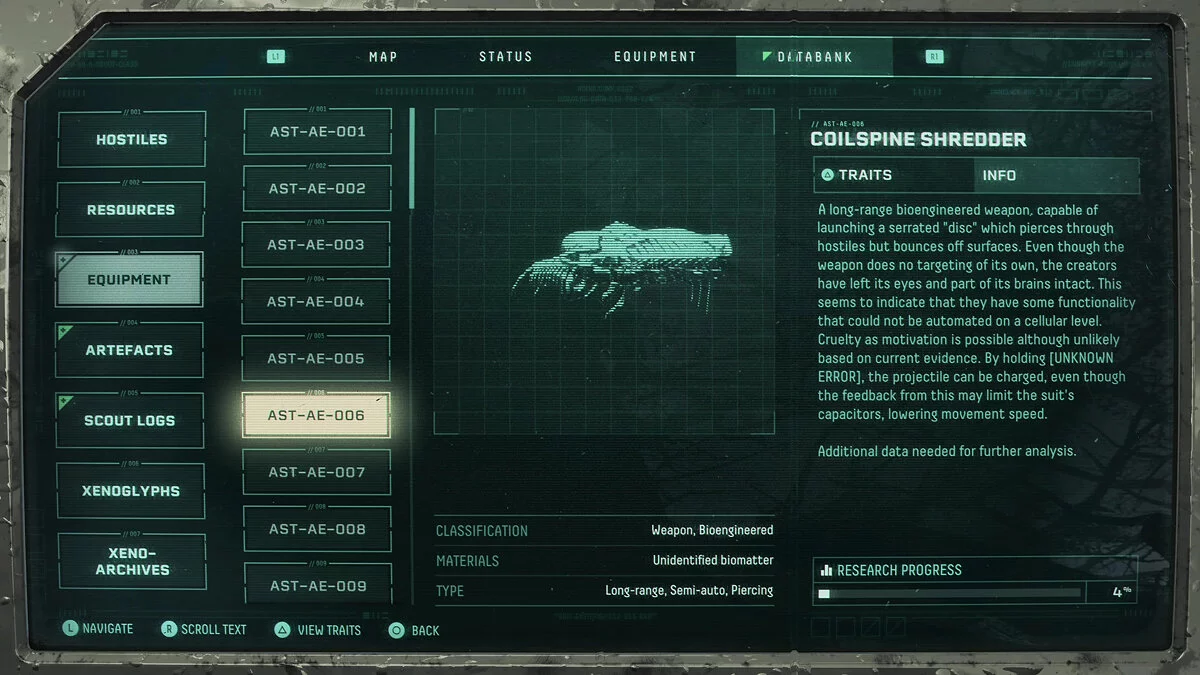Switch to the Equipment top tab

click(655, 57)
